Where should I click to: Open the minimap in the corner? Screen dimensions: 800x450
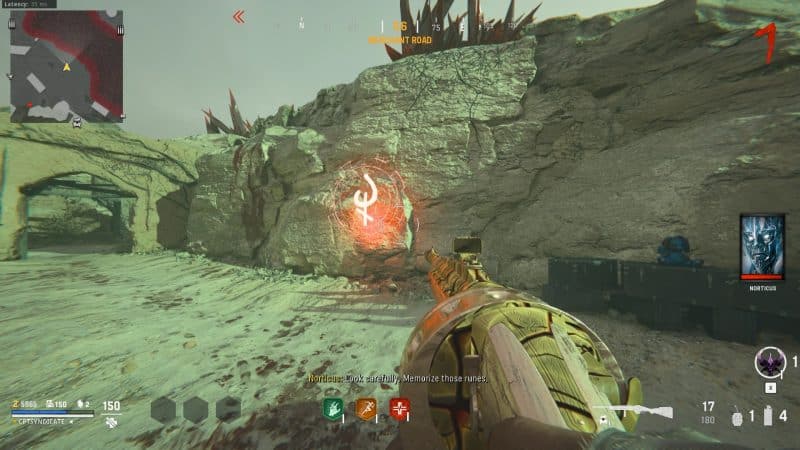point(66,67)
